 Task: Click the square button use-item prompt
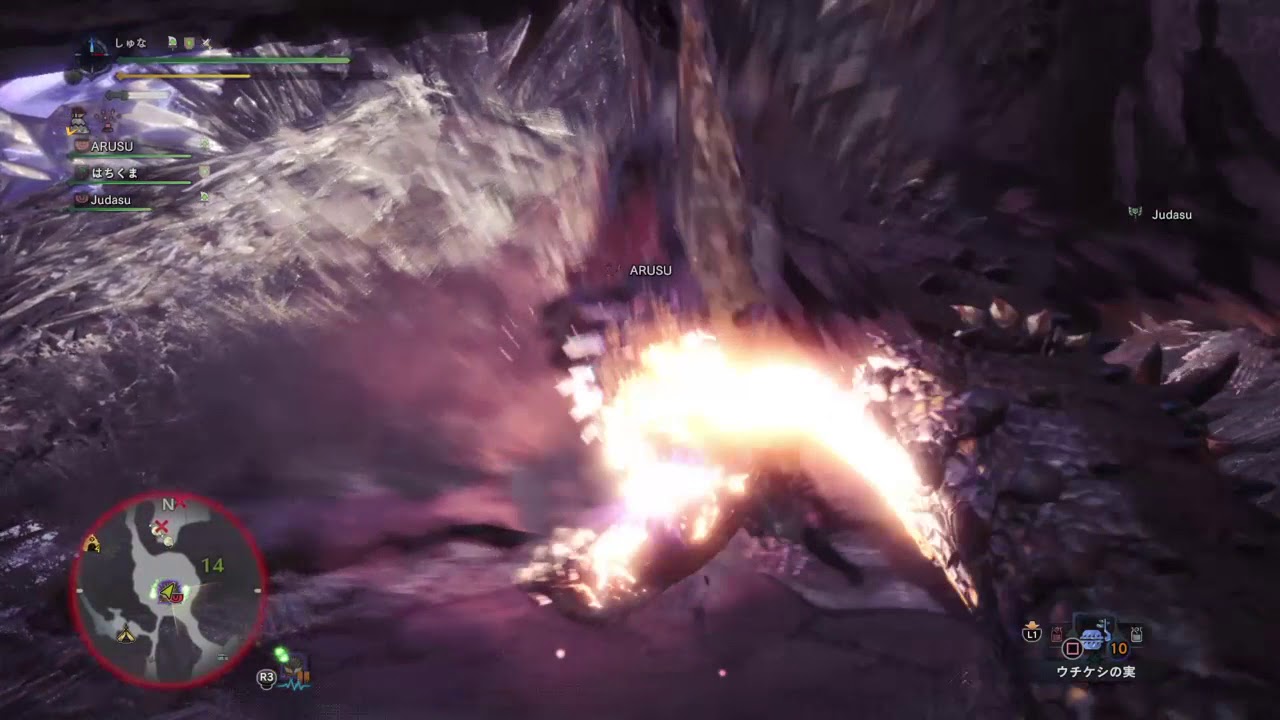[1073, 647]
